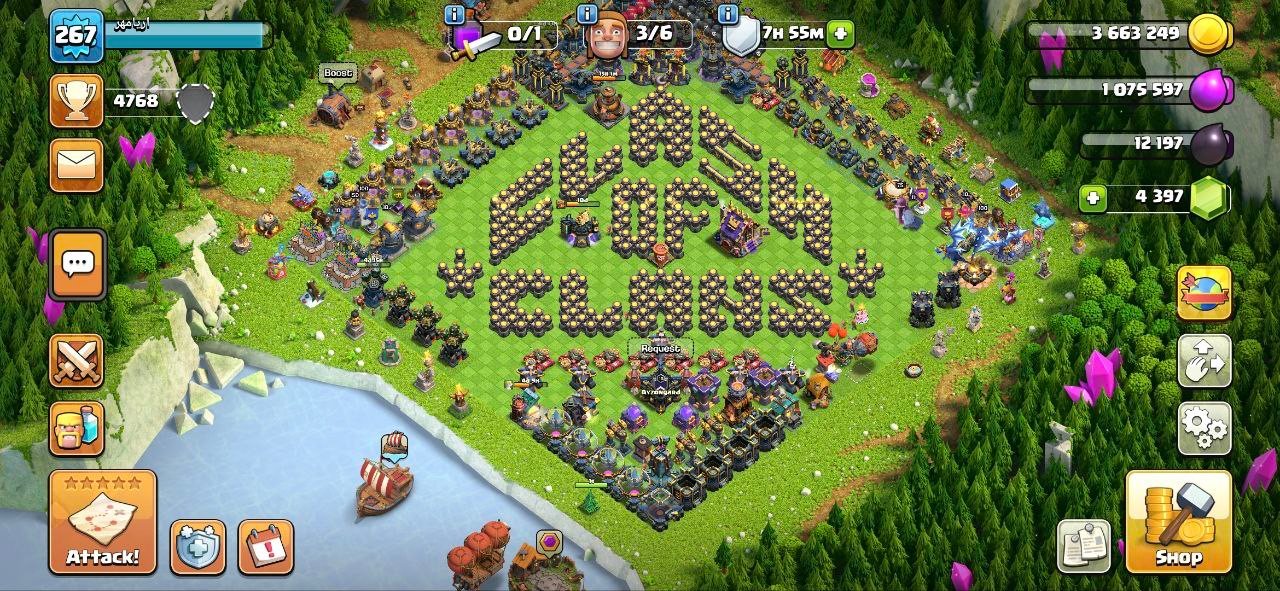Open the clipboard notes button
This screenshot has width=1280, height=591.
coord(1084,546)
